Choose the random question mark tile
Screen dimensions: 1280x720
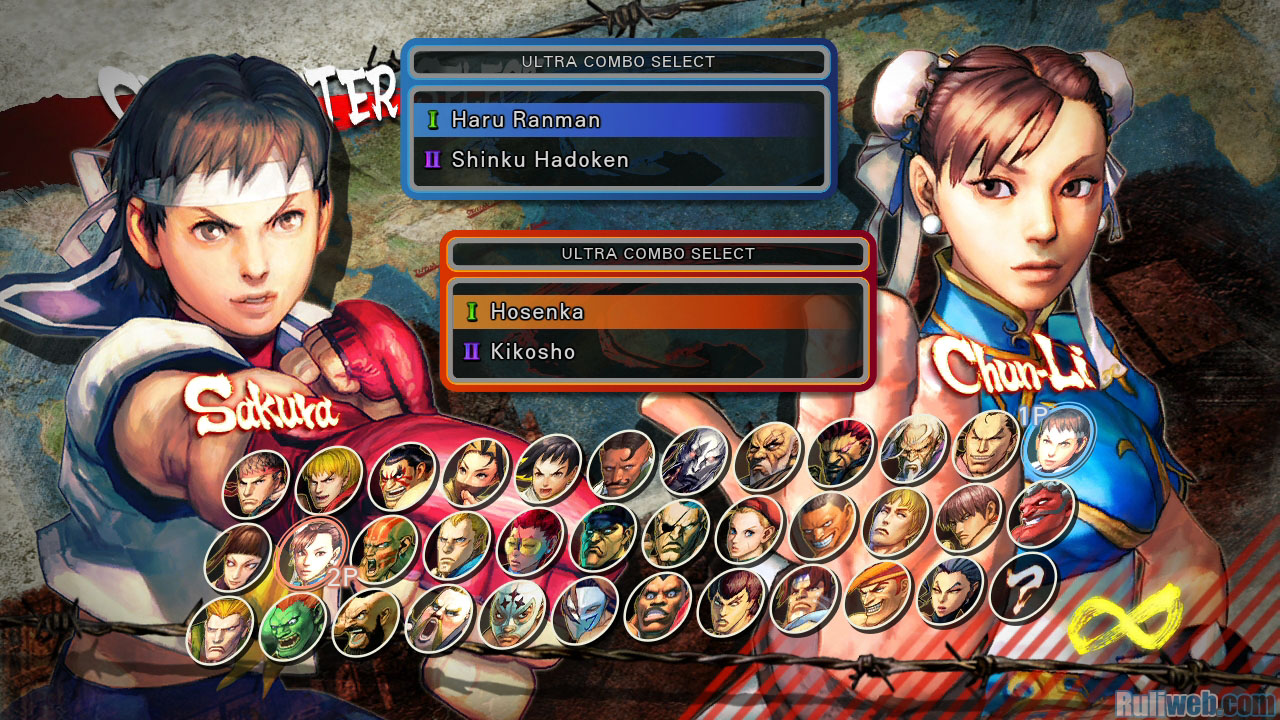[1024, 587]
